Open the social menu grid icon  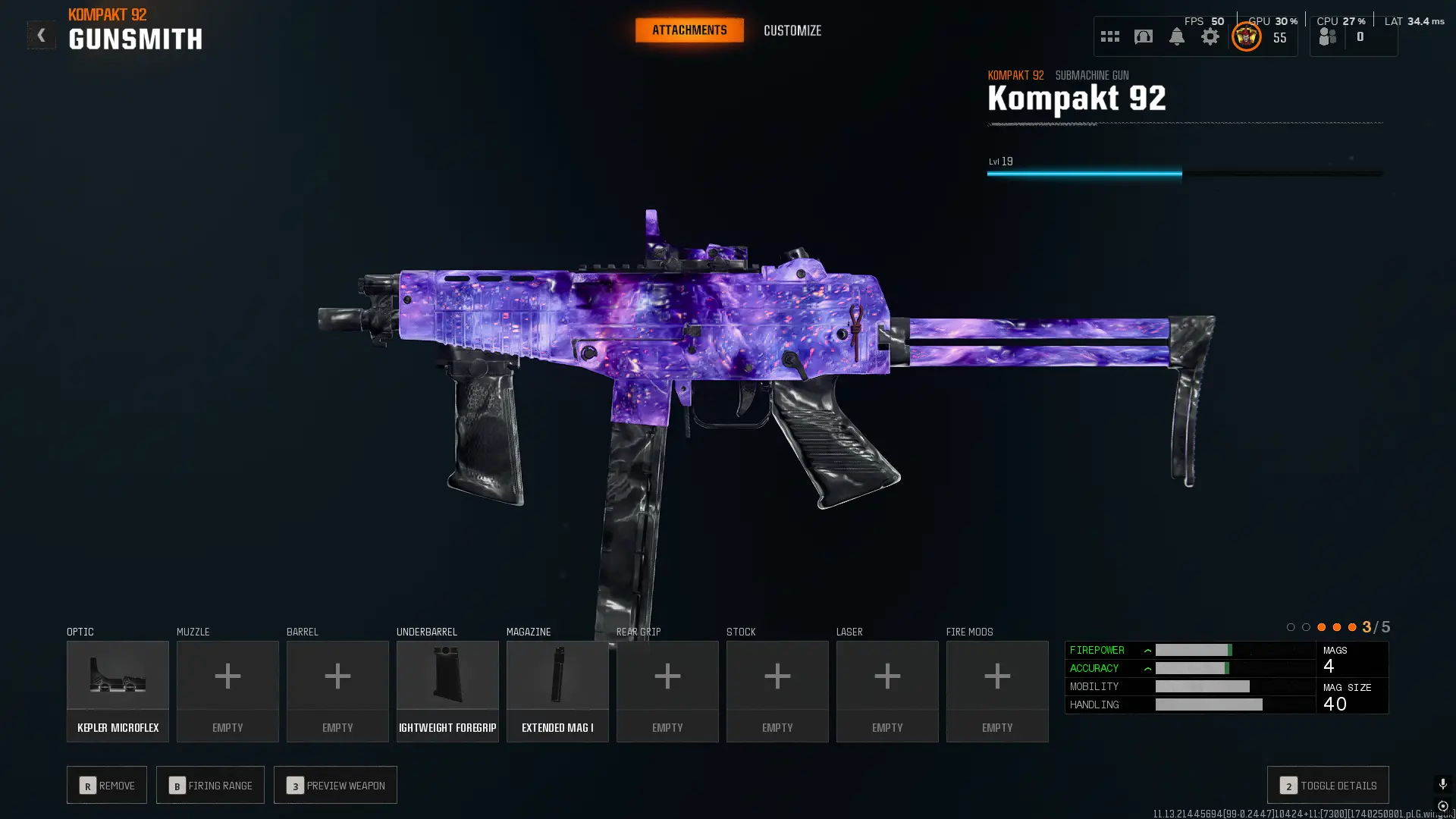click(x=1109, y=36)
